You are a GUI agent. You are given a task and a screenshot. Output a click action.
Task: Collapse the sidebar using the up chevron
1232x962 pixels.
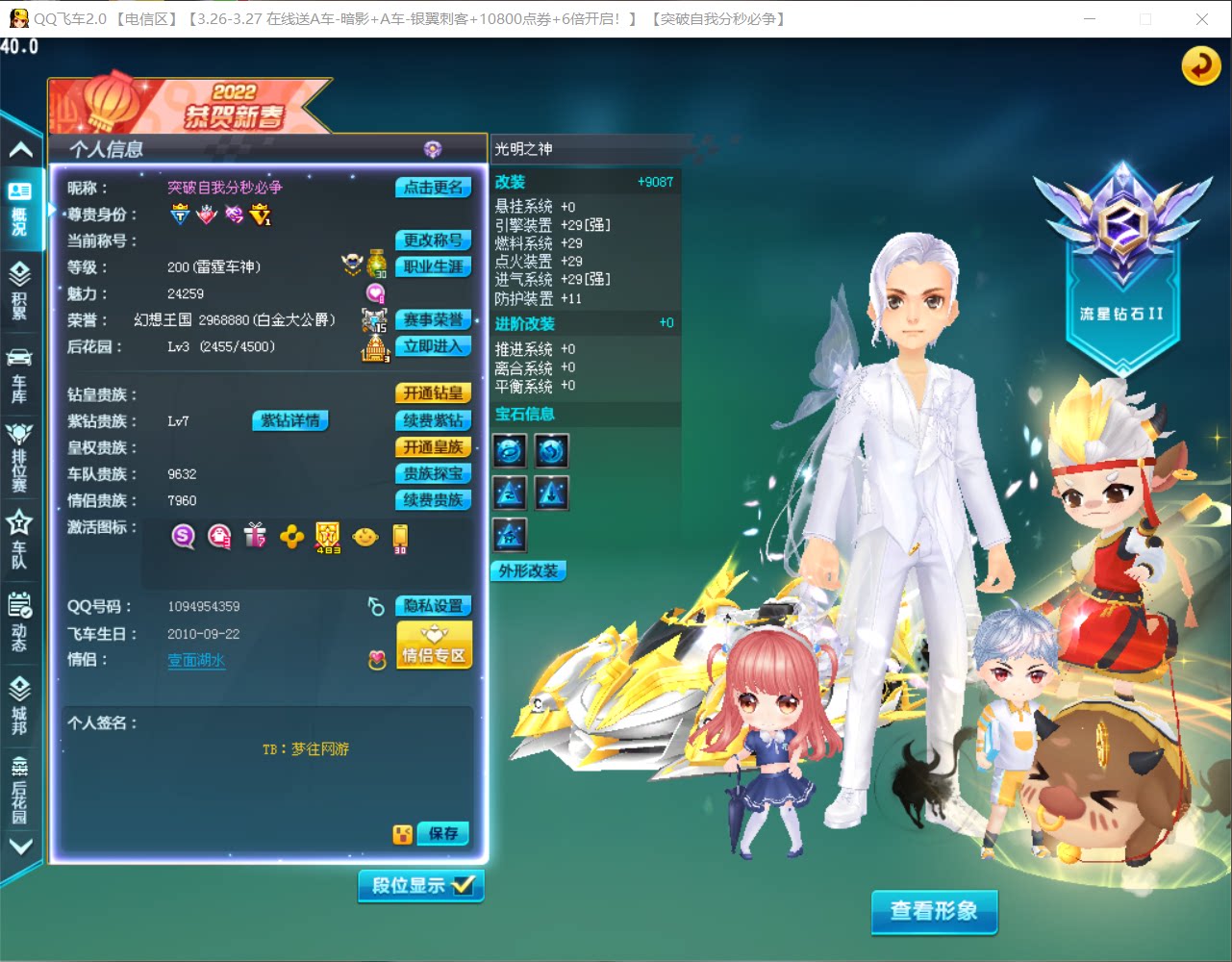(x=21, y=148)
